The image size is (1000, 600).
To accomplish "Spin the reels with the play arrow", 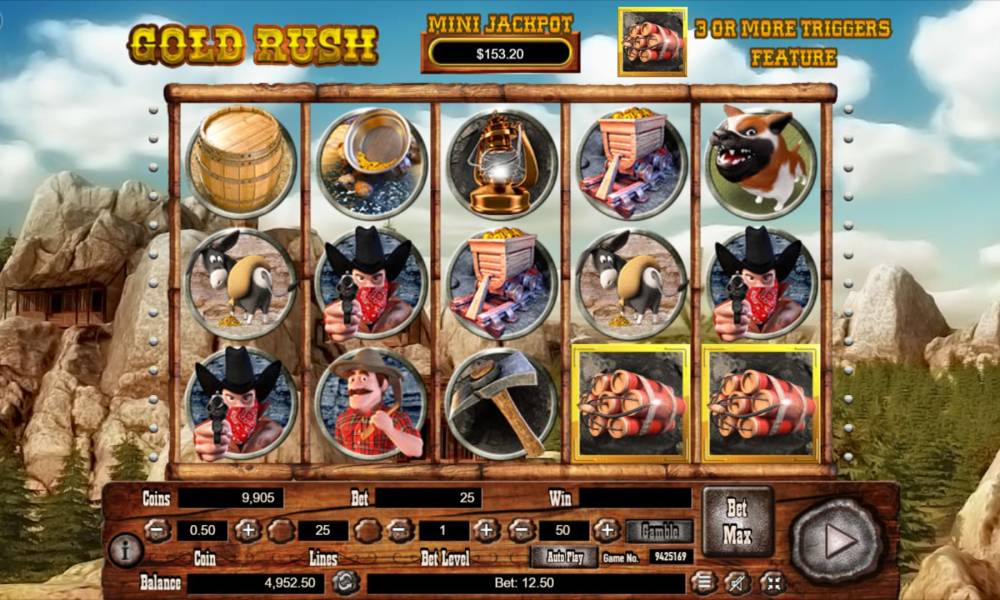I will tap(838, 541).
